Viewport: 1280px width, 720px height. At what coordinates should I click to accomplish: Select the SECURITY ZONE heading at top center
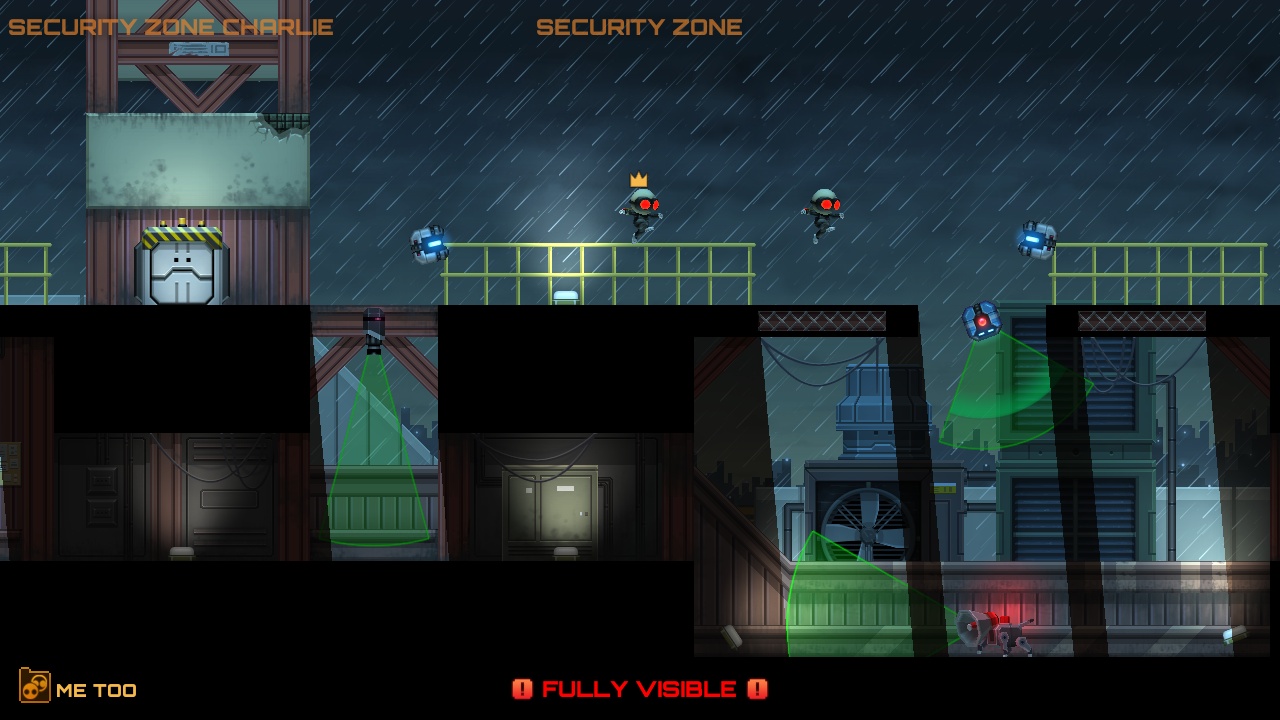[639, 27]
